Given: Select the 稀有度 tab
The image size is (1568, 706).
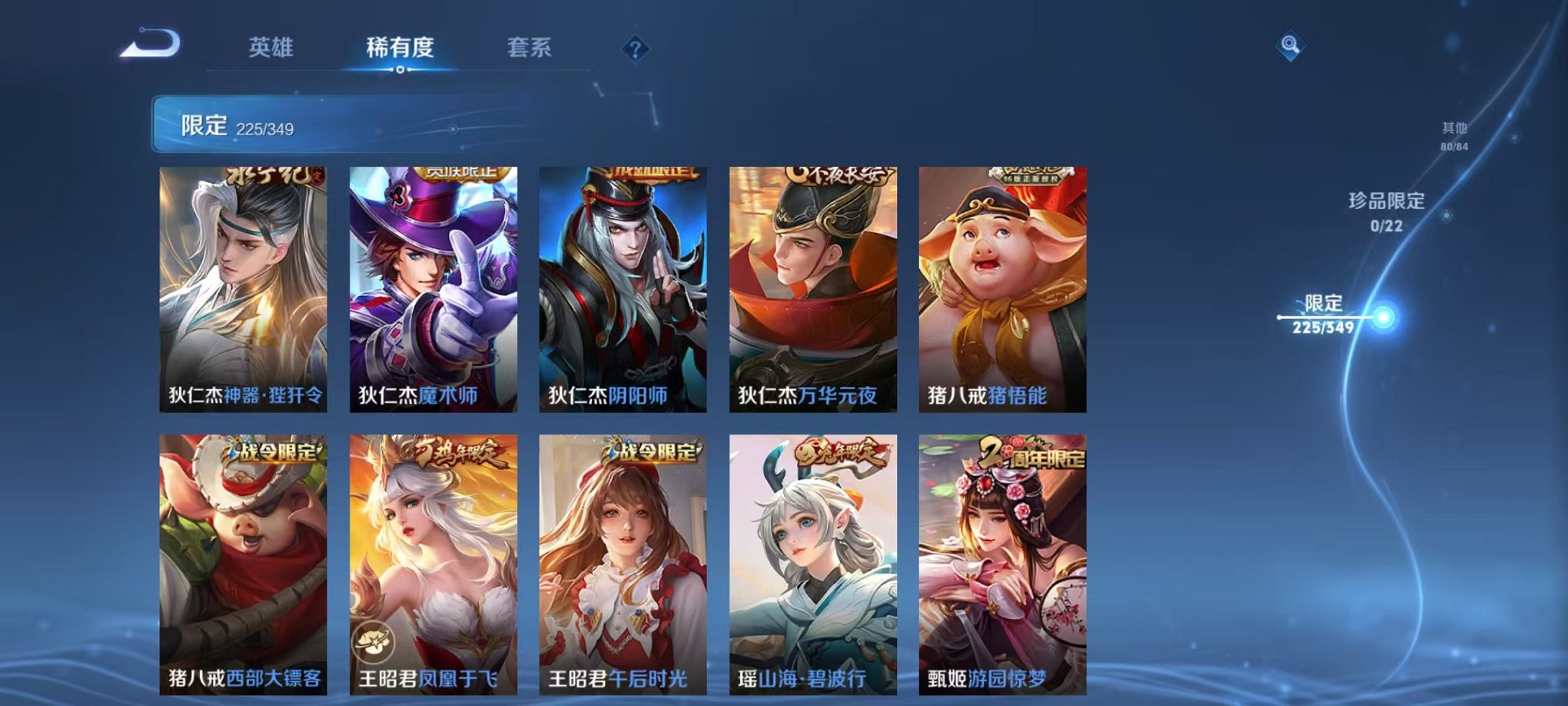Looking at the screenshot, I should [400, 48].
